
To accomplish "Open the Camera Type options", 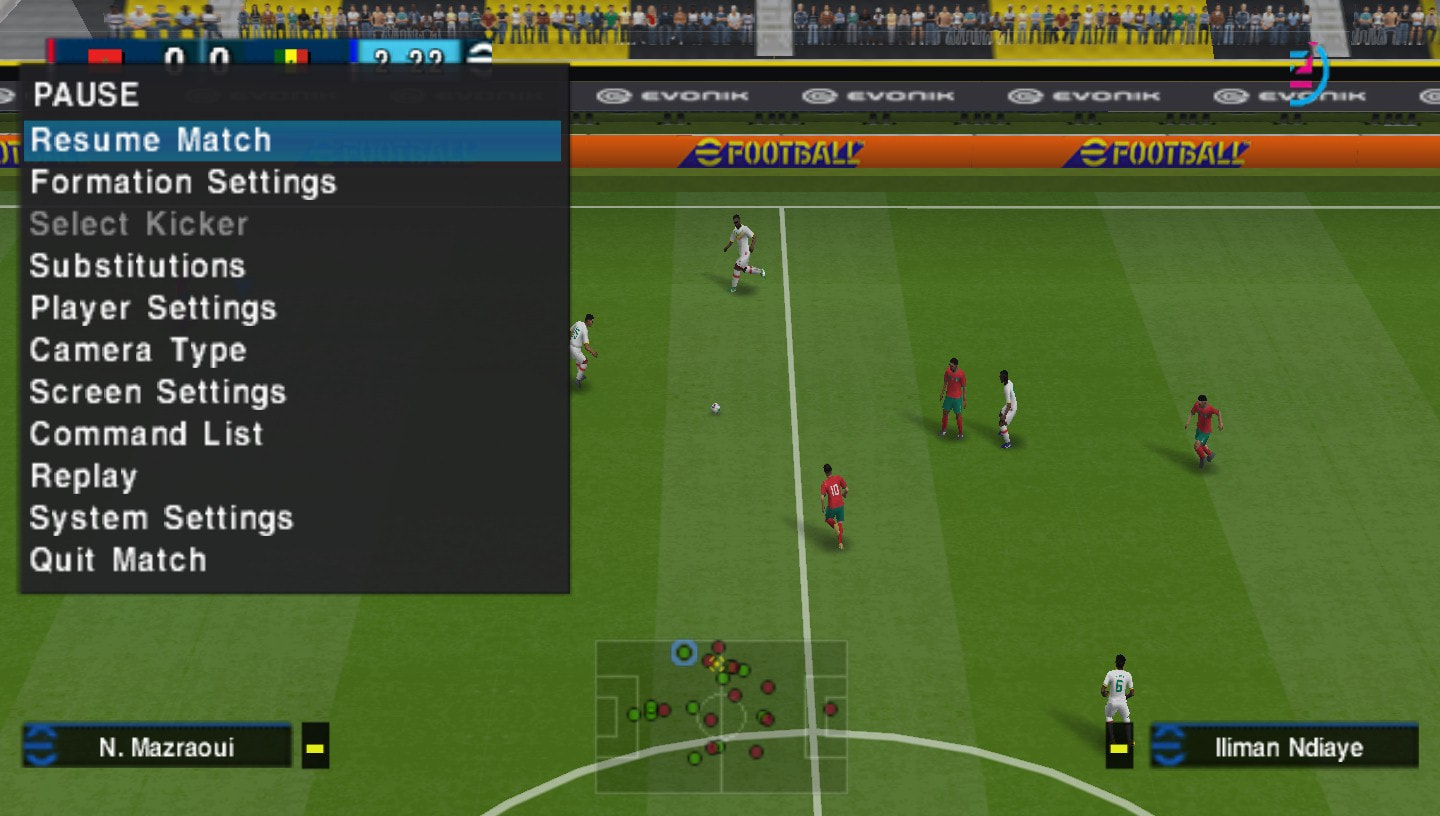I will pos(139,350).
